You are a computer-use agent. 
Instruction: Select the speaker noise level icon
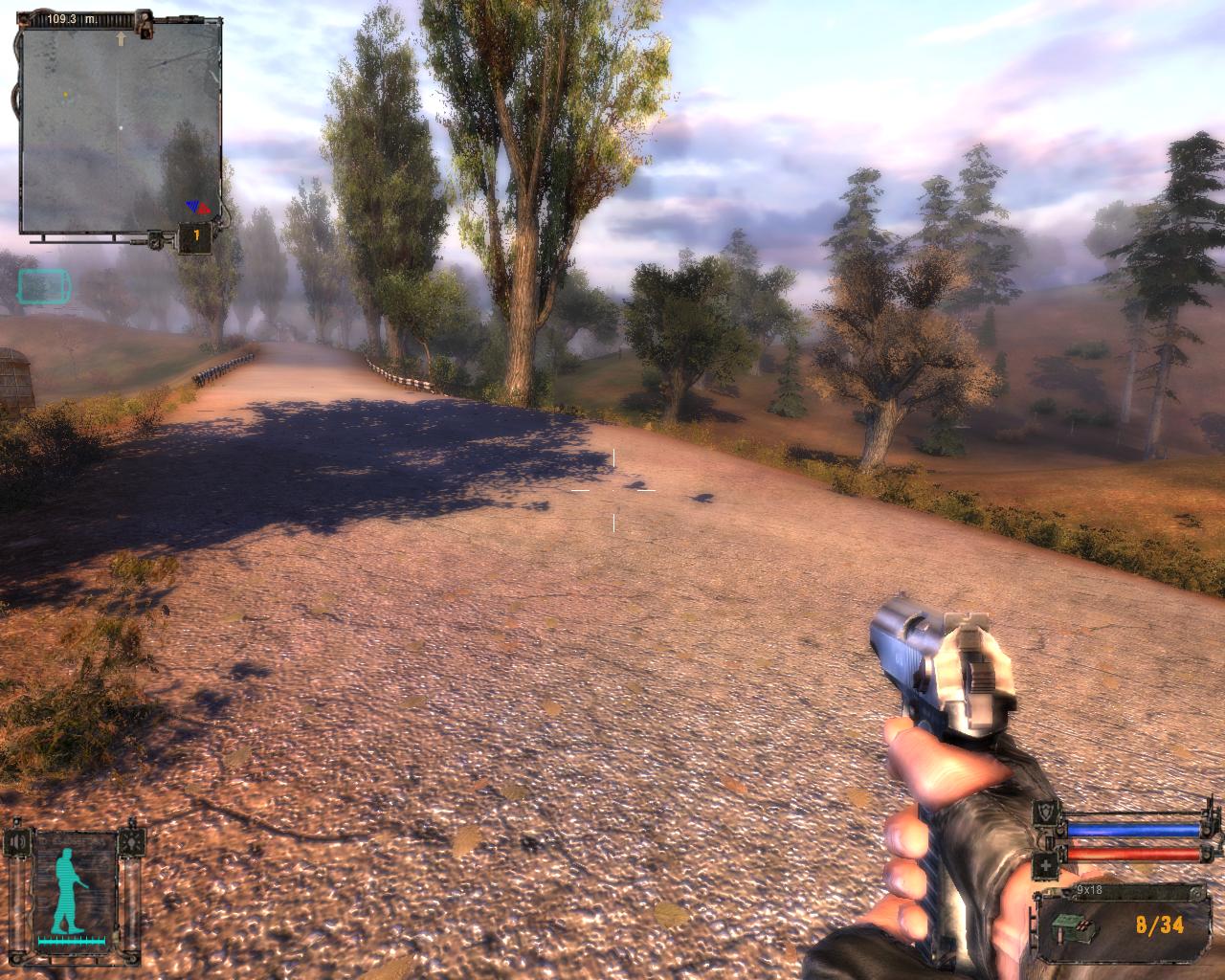pos(18,841)
